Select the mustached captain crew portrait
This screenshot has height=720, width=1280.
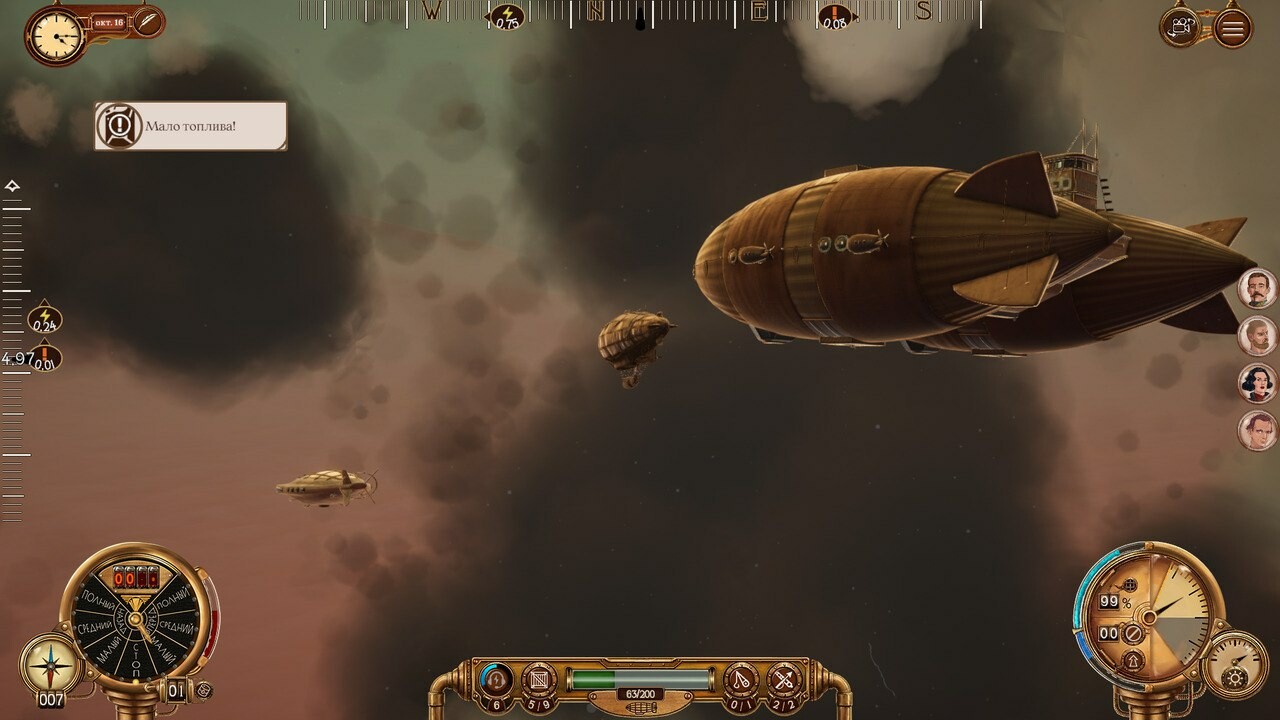pyautogui.click(x=1257, y=289)
